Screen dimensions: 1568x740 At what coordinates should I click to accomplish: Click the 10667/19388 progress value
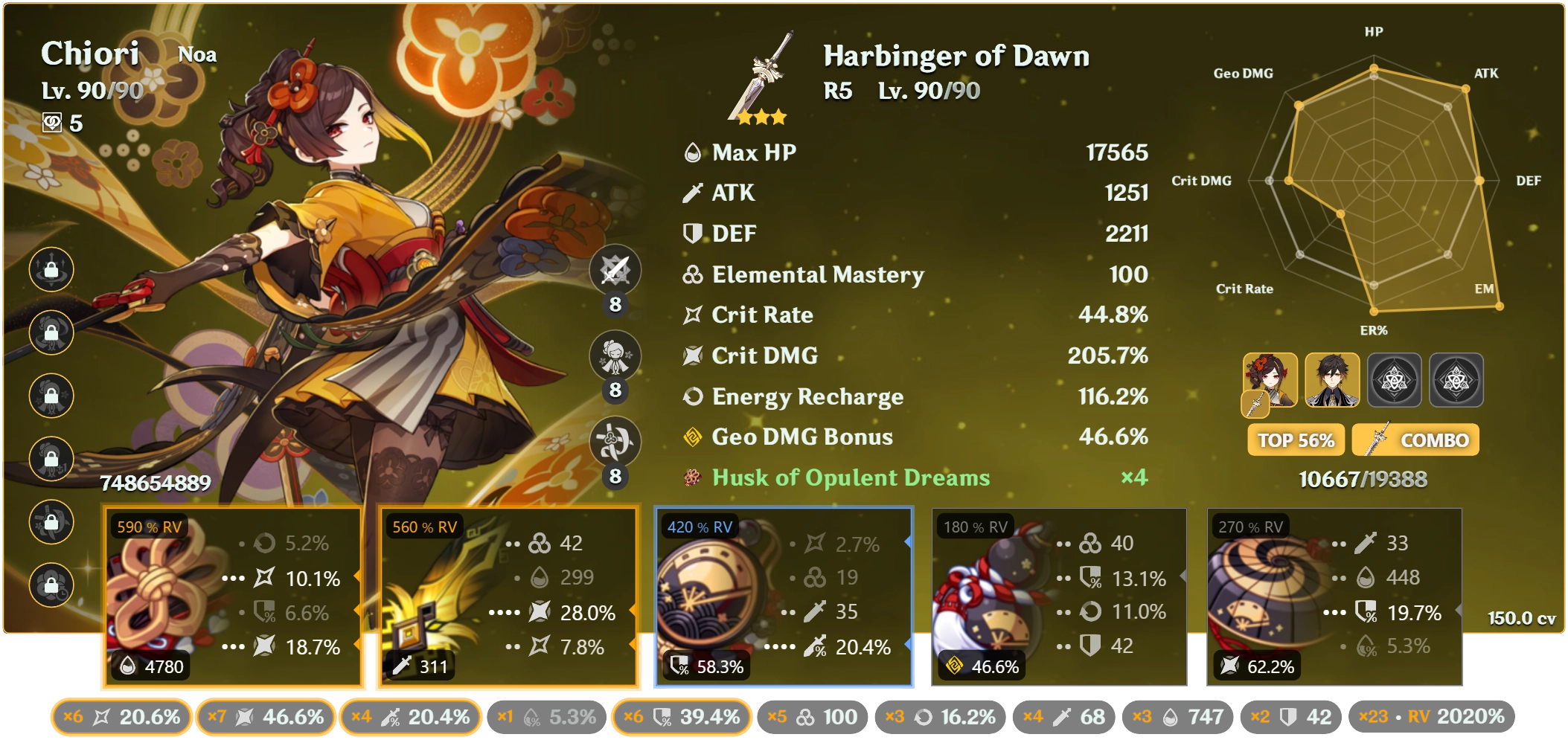[1365, 479]
